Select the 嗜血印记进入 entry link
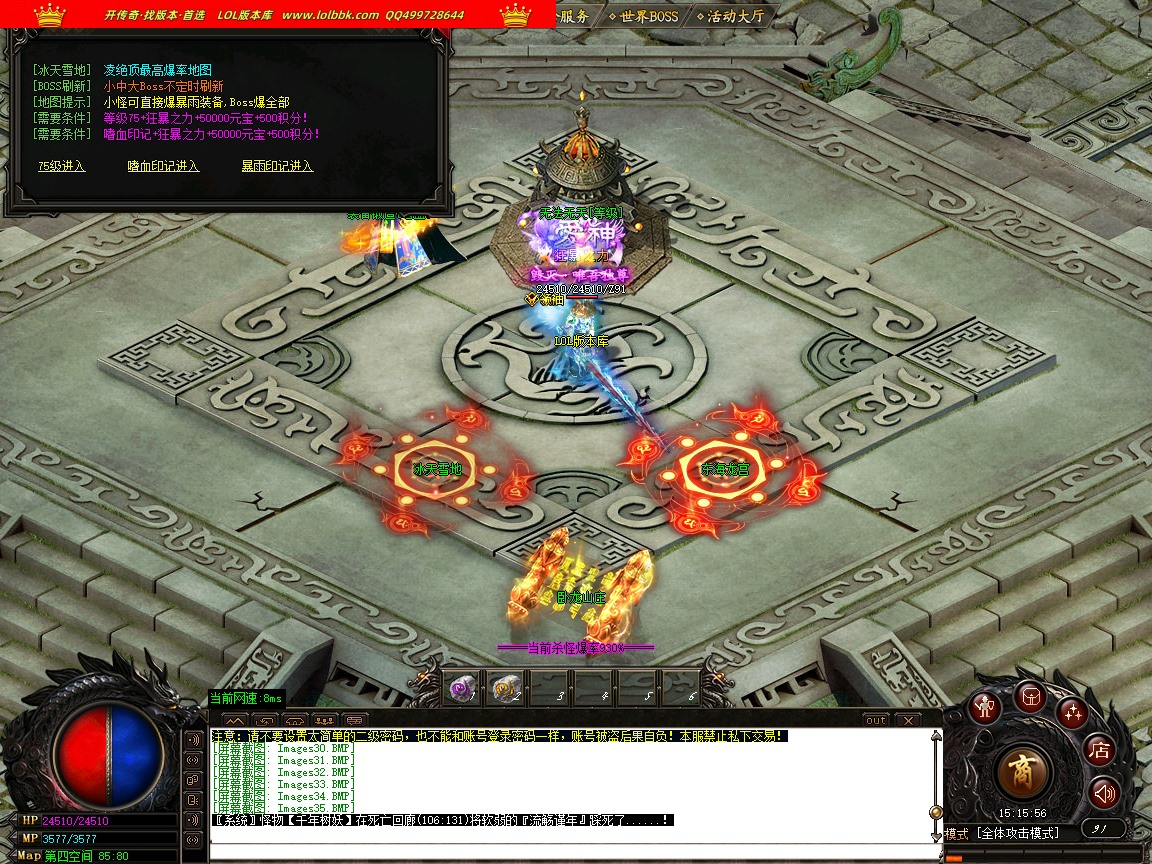The image size is (1152, 864). [163, 166]
